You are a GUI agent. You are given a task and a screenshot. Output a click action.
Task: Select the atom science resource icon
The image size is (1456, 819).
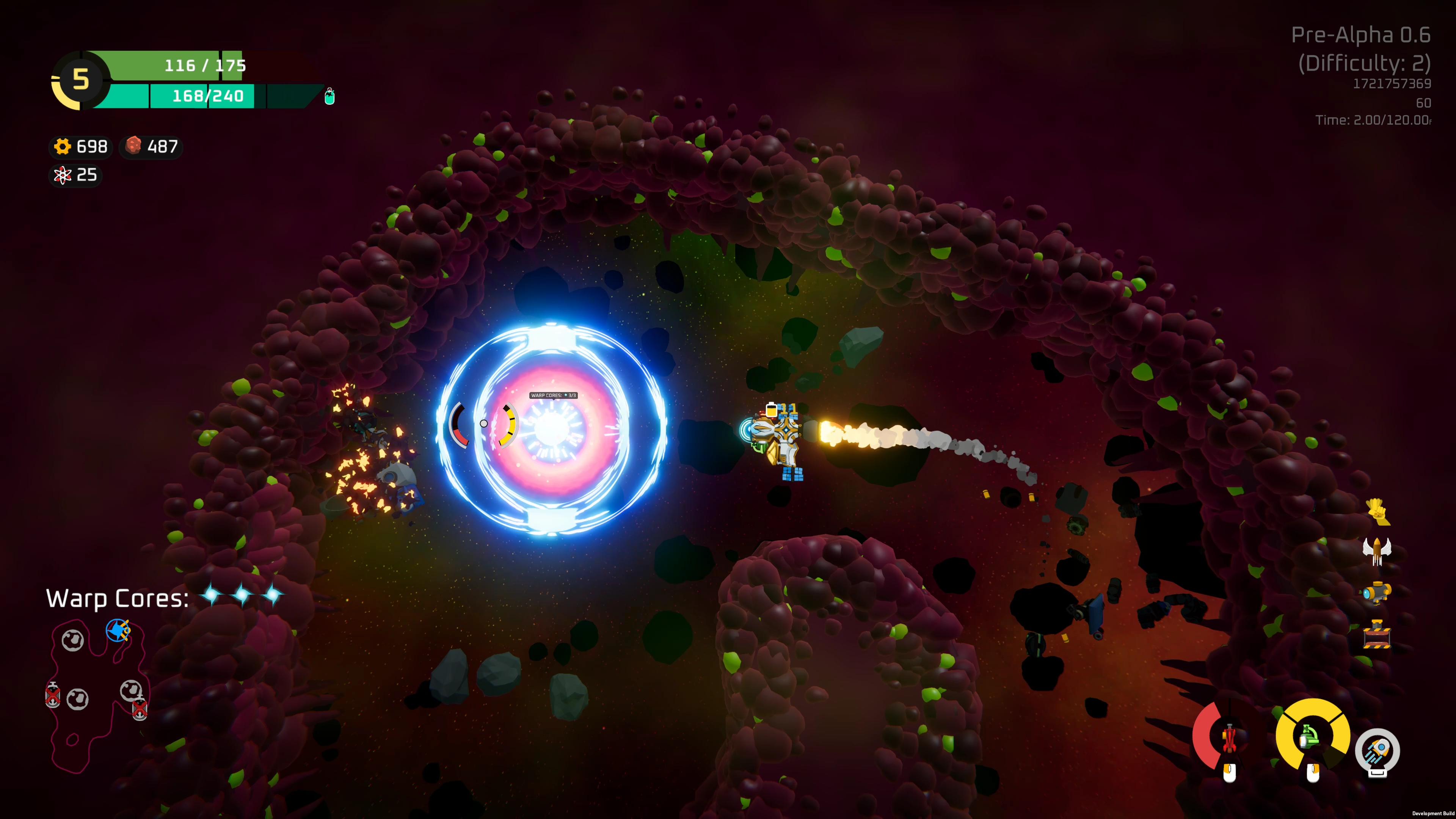click(x=63, y=176)
